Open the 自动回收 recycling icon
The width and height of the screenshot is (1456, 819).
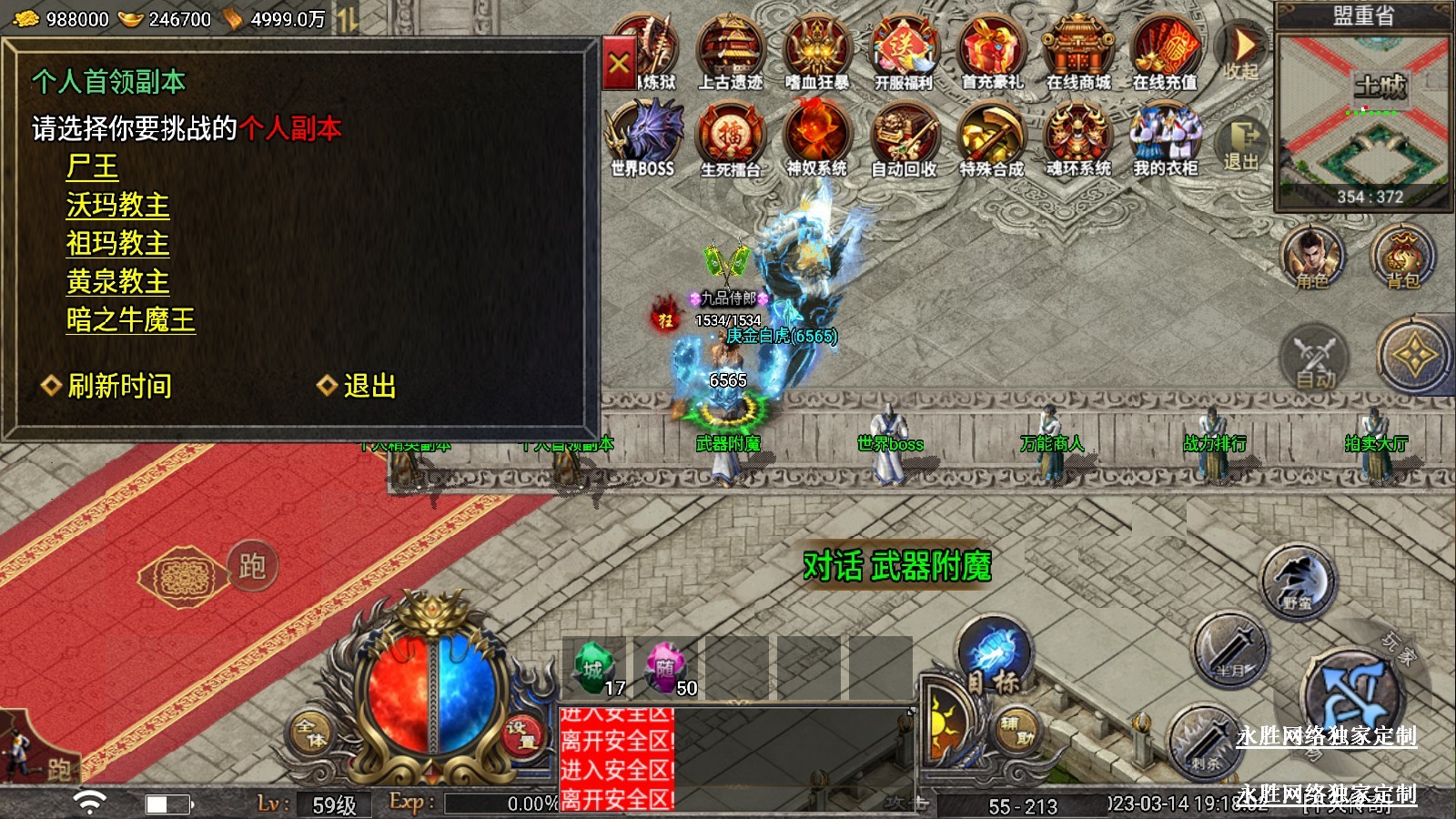[x=904, y=138]
